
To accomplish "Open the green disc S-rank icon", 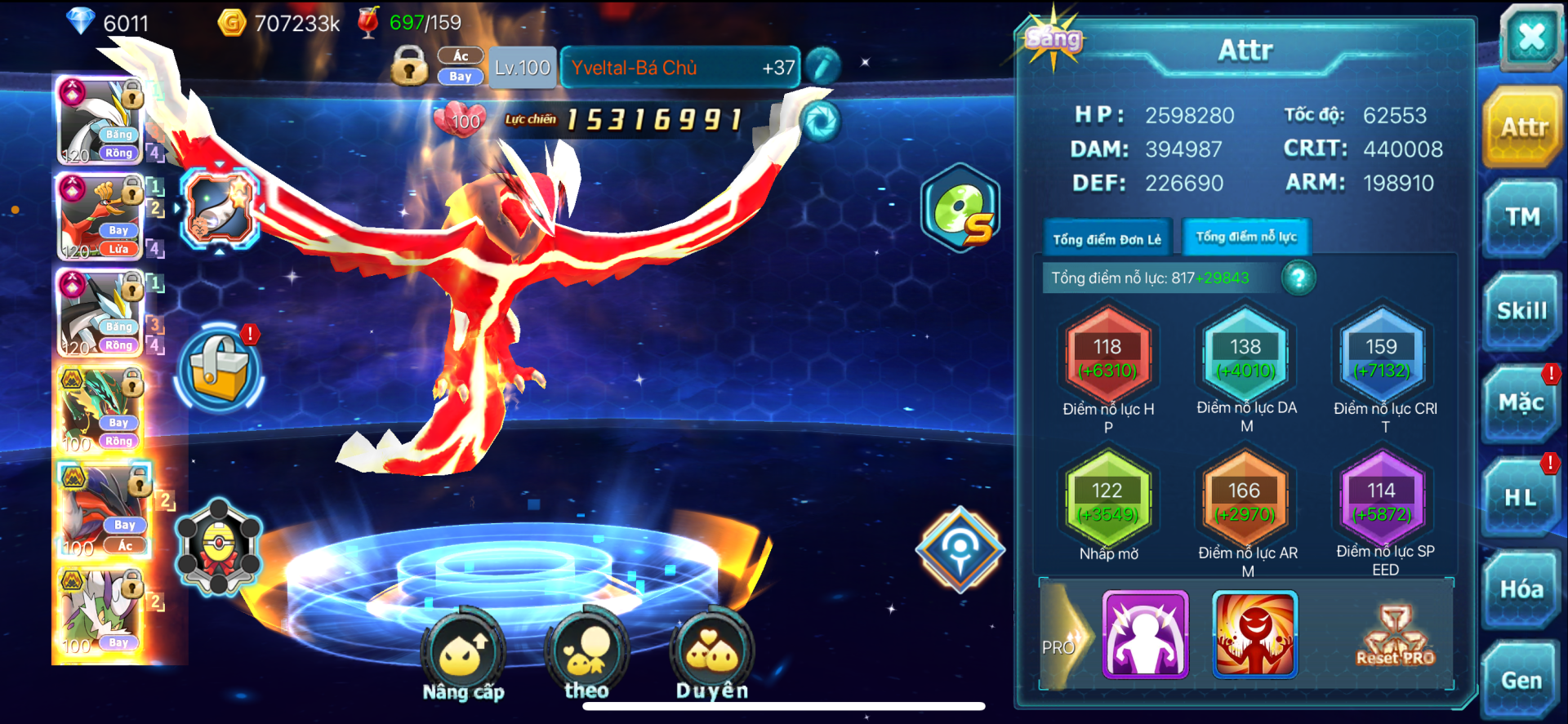I will point(961,207).
